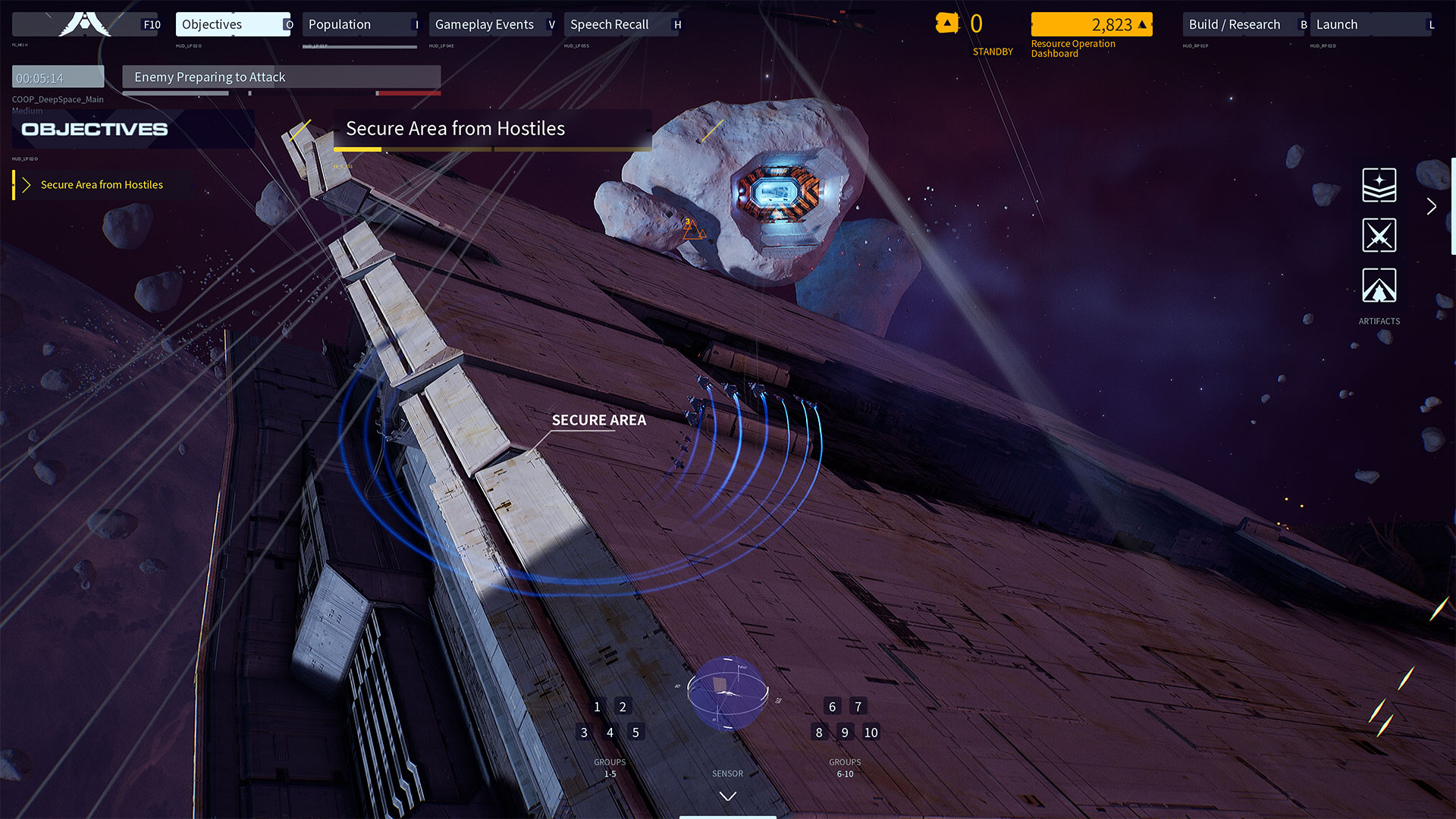Open the main menu logo button
Viewport: 1456px width, 819px height.
click(85, 24)
